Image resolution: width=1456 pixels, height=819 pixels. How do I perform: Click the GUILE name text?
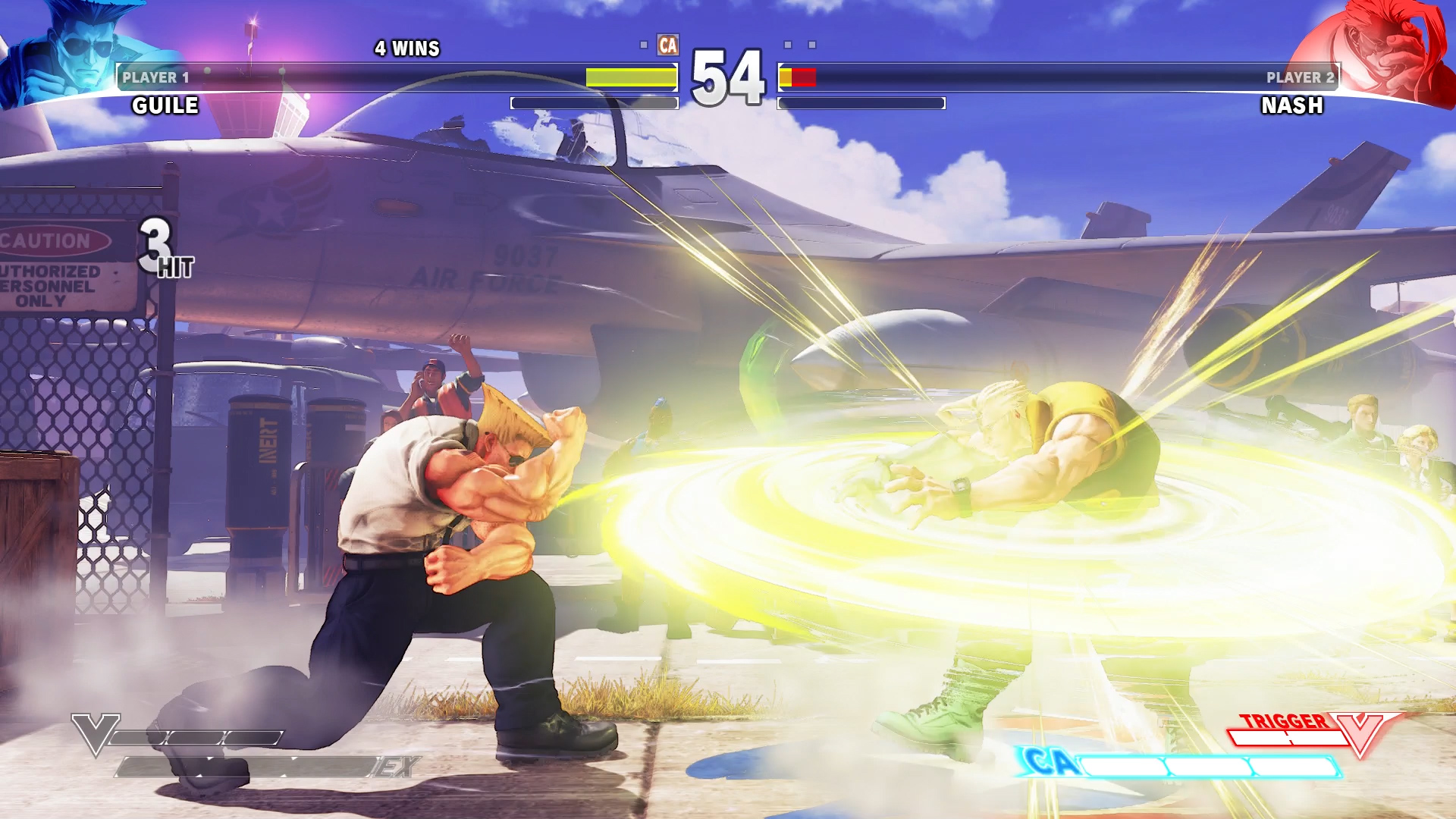[x=163, y=106]
